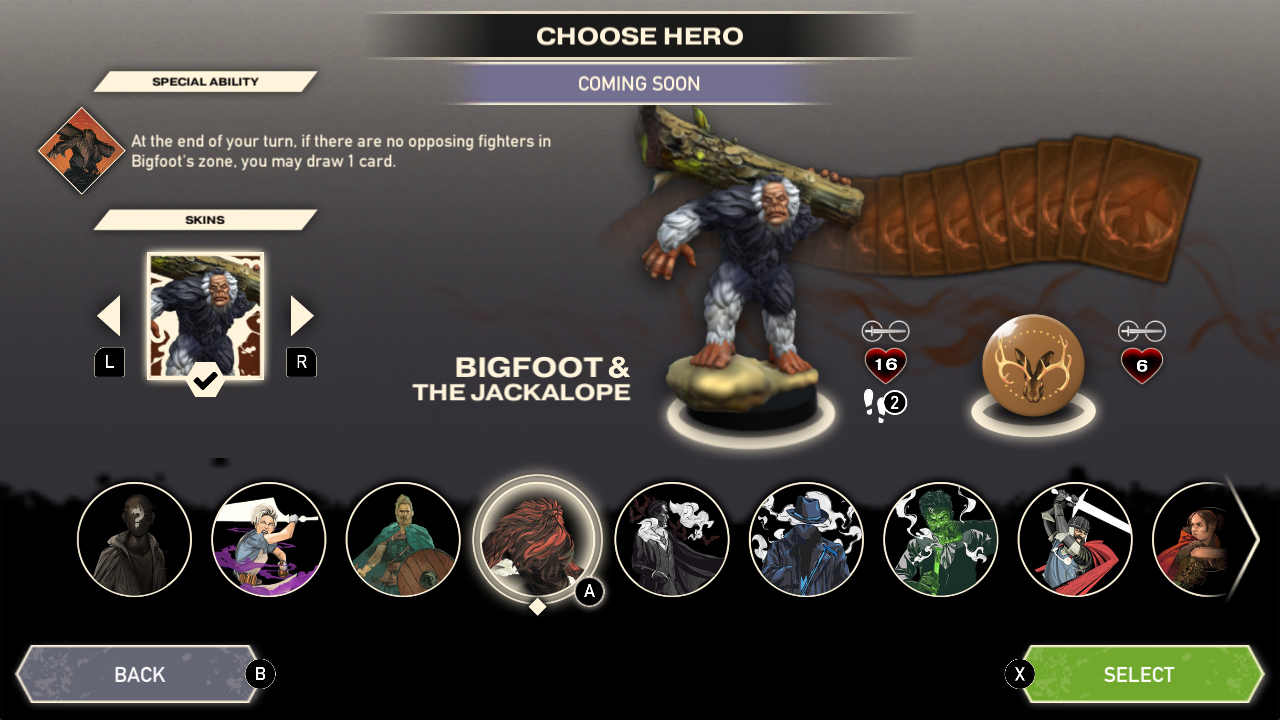This screenshot has height=720, width=1280.
Task: Click Bigfoot's heart icon showing 16 health
Action: click(884, 365)
